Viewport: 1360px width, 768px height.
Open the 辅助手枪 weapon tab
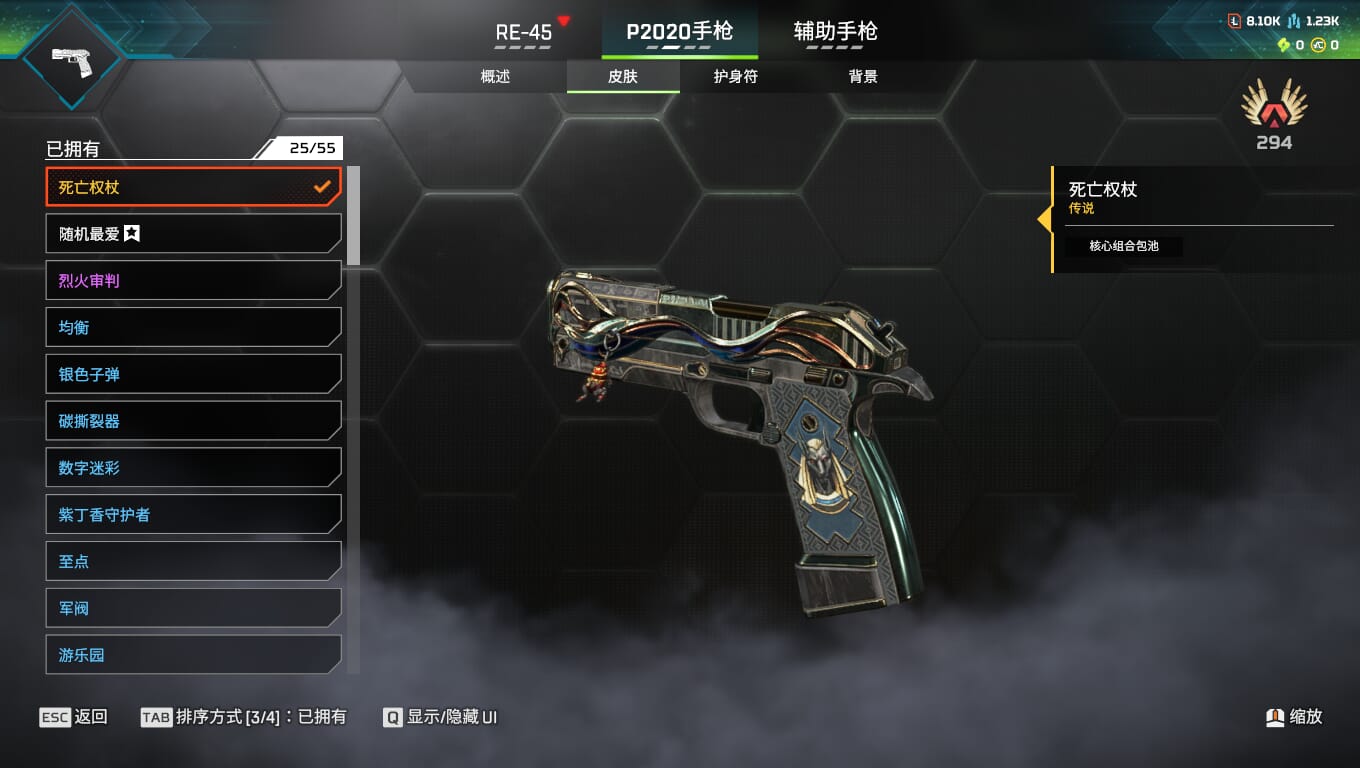835,33
